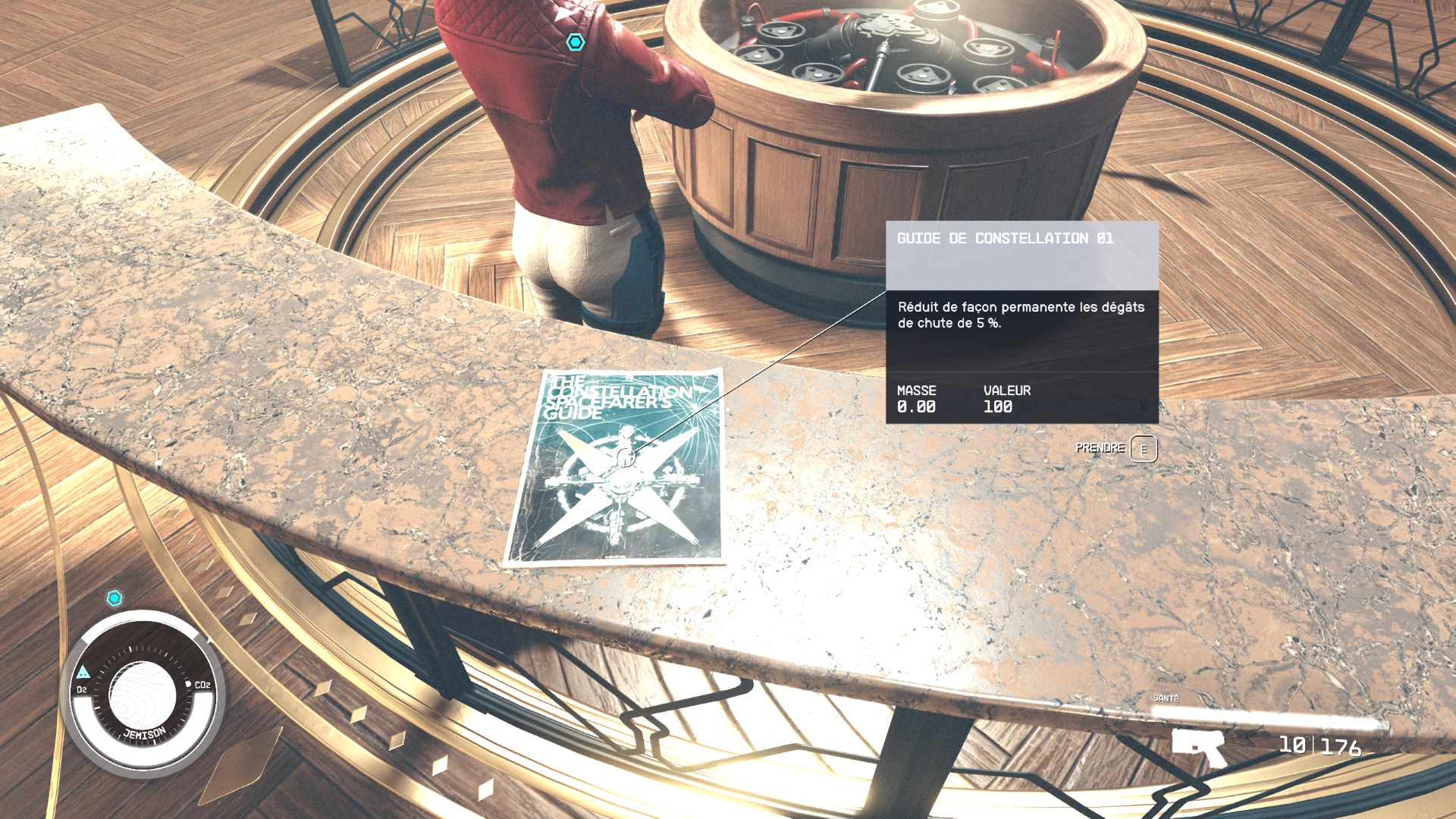
Task: Click the Guide de Constellation 01 info card
Action: [1021, 322]
